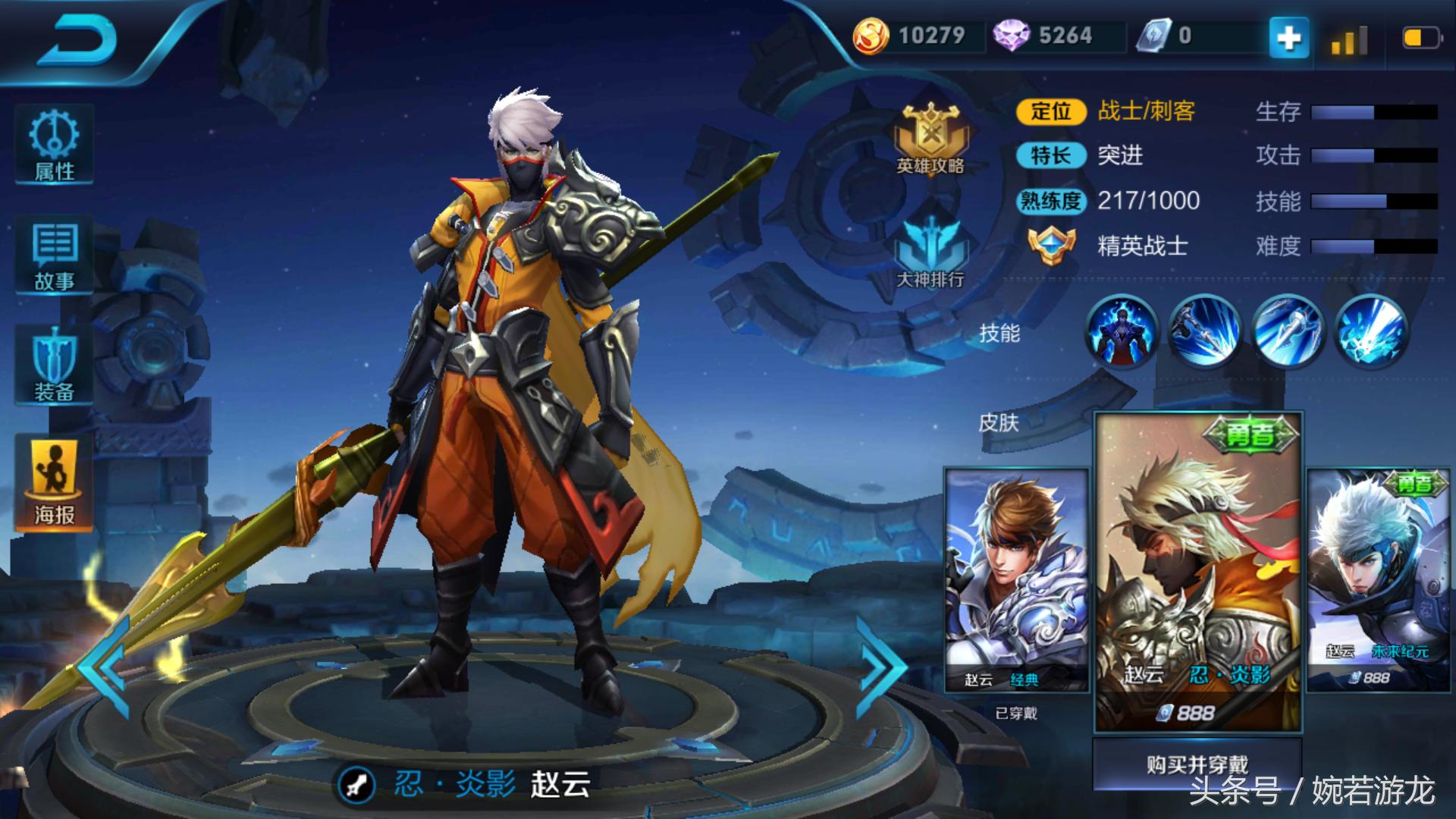Select the third skill icon with spearhead

pos(1288,332)
